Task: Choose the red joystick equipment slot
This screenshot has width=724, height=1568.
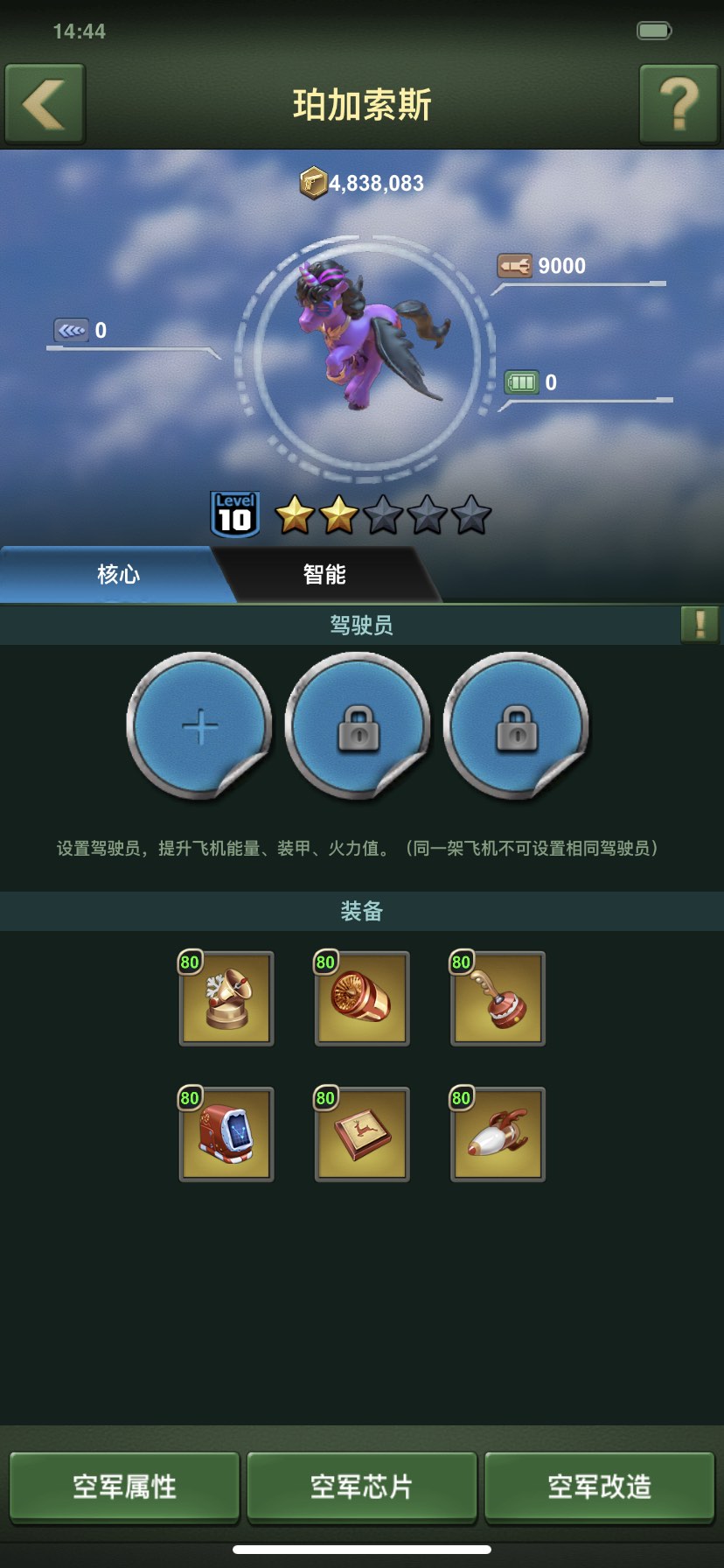Action: pos(498,998)
